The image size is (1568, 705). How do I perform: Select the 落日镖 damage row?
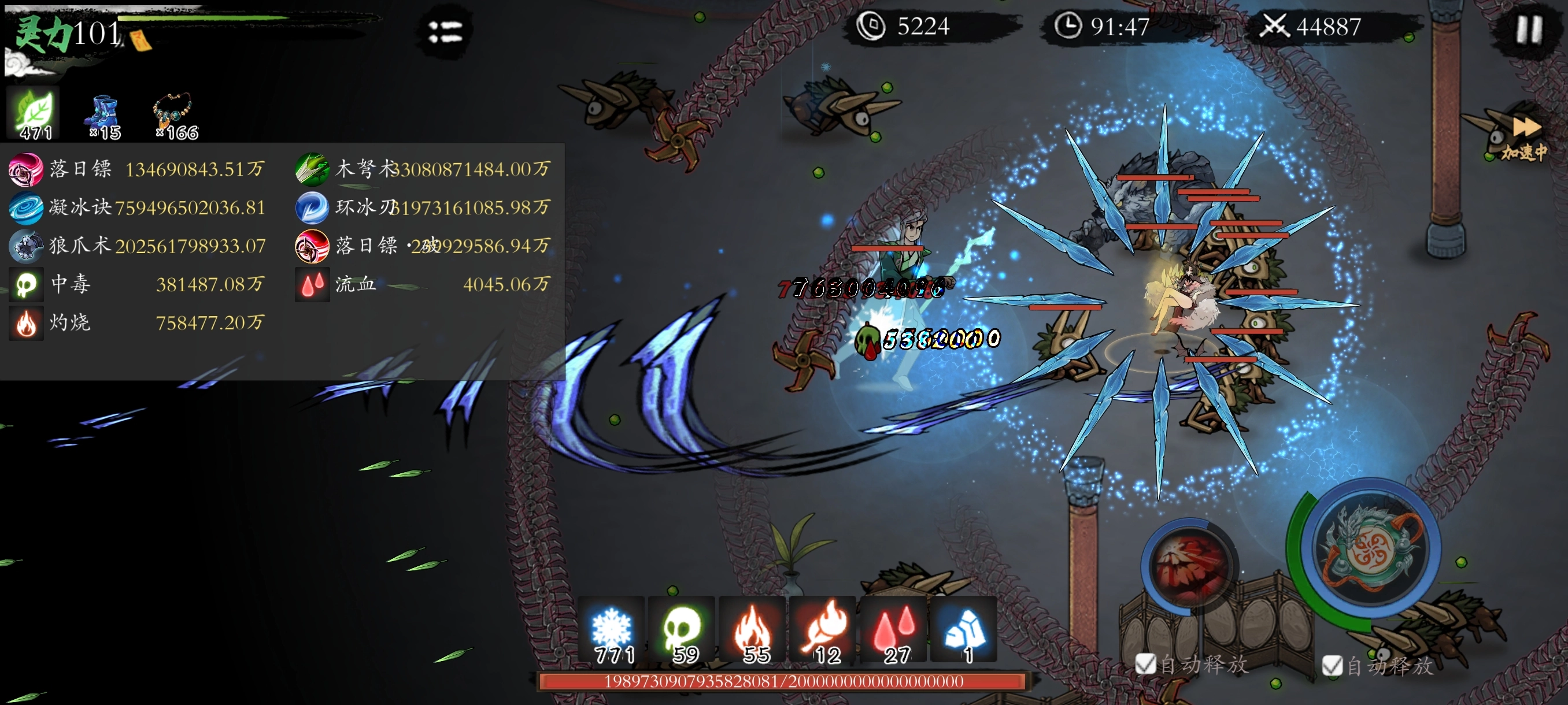pyautogui.click(x=137, y=169)
